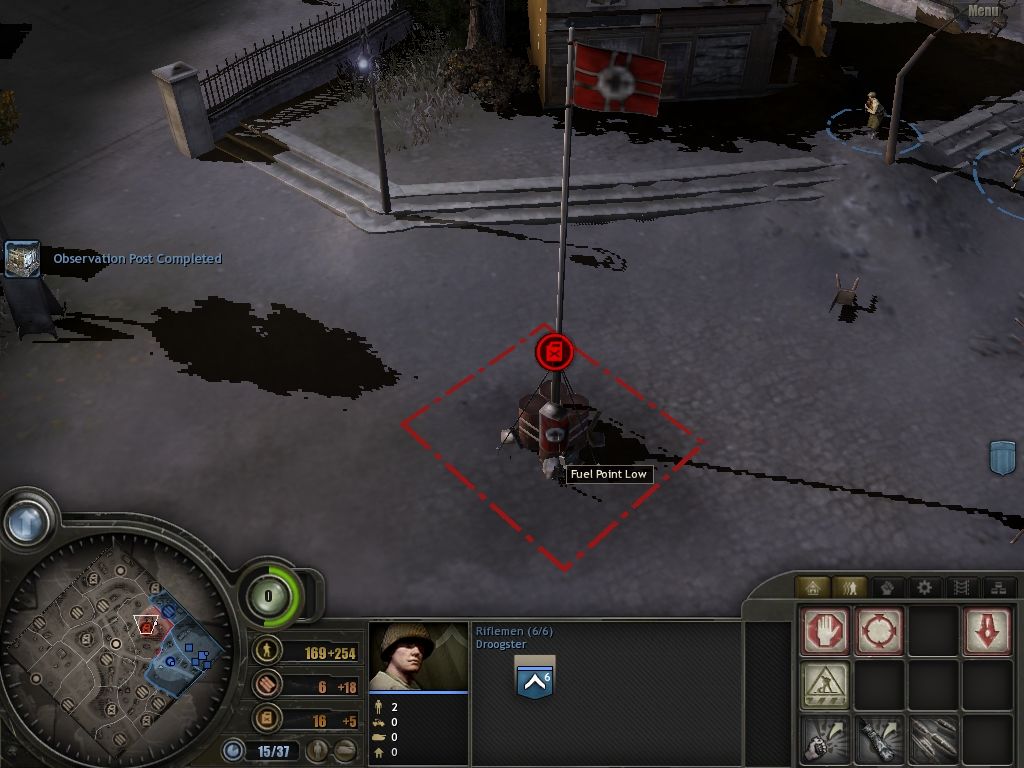Viewport: 1024px width, 768px height.
Task: Select the Observation Post Completed notification
Action: click(x=137, y=259)
